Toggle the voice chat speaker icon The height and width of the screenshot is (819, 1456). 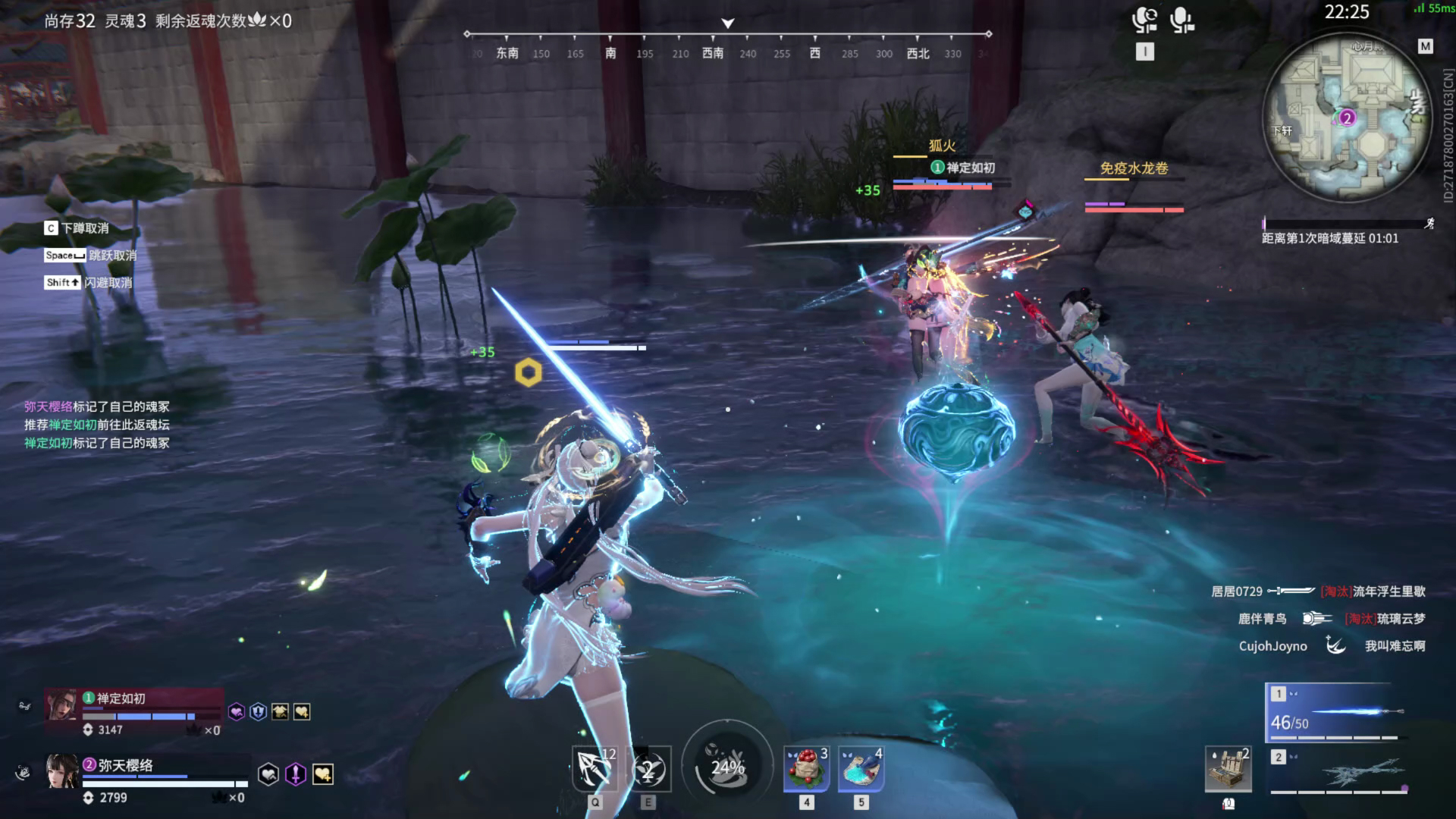click(x=1144, y=20)
